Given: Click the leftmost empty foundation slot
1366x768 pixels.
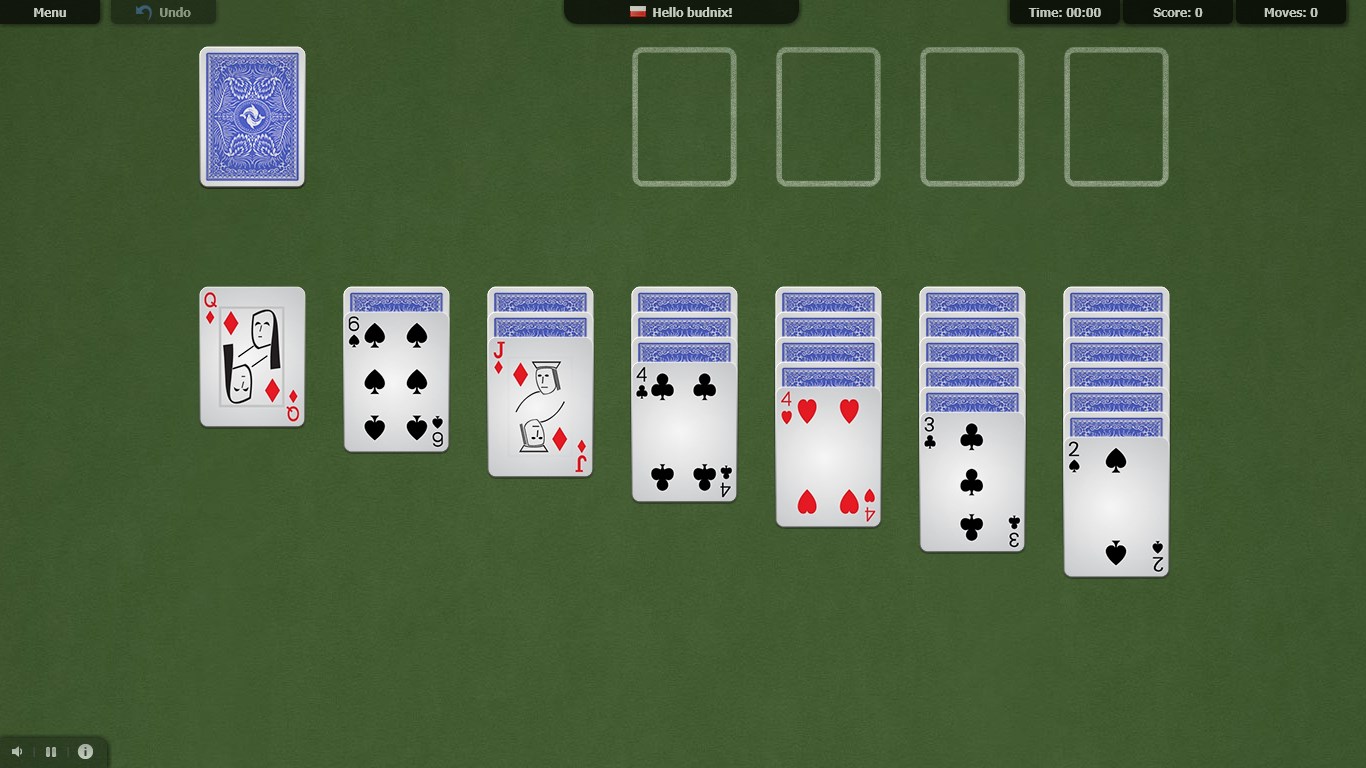Looking at the screenshot, I should point(684,116).
